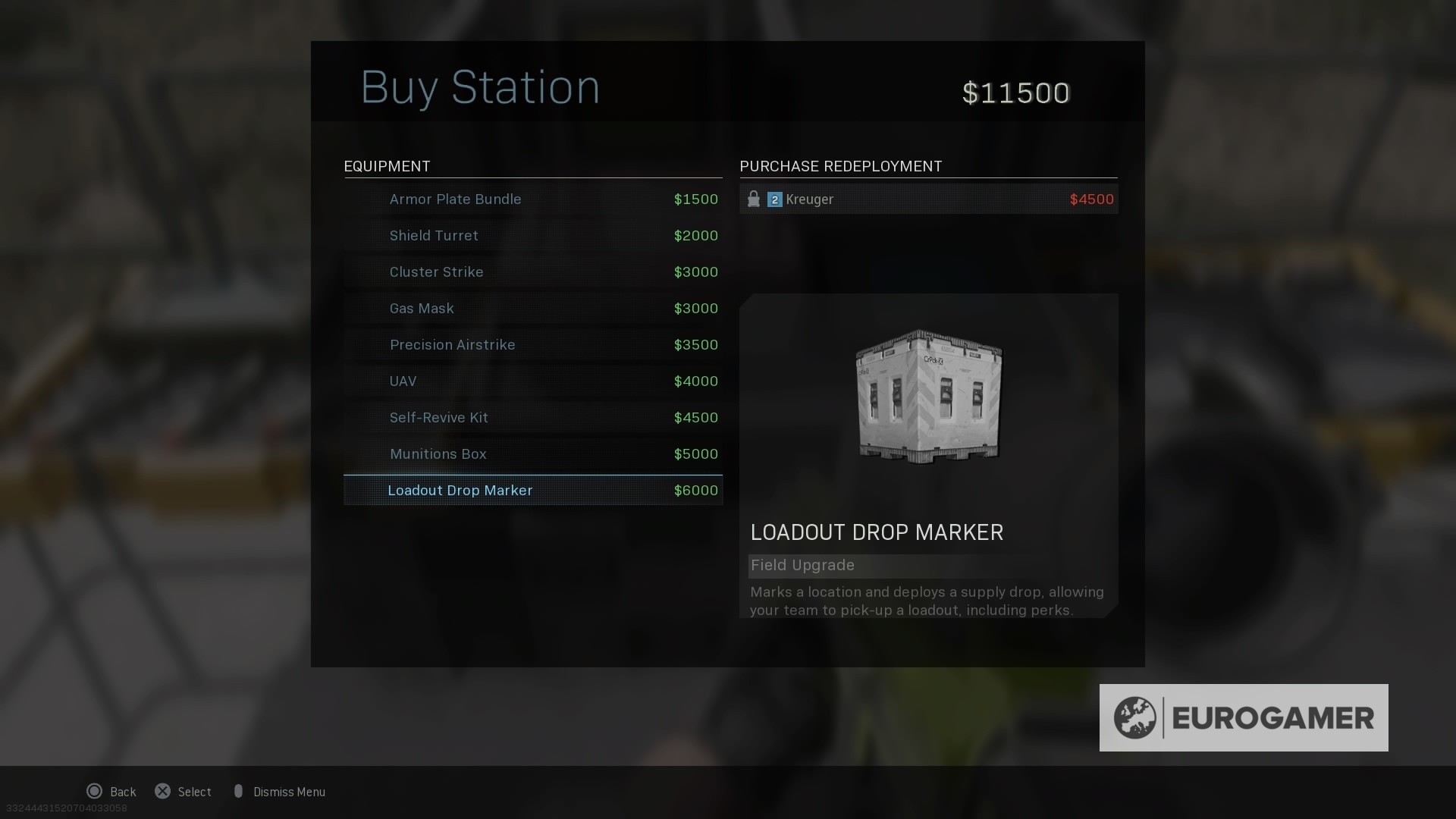The image size is (1456, 819).
Task: Select the Cluster Strike equipment
Action: tap(531, 271)
